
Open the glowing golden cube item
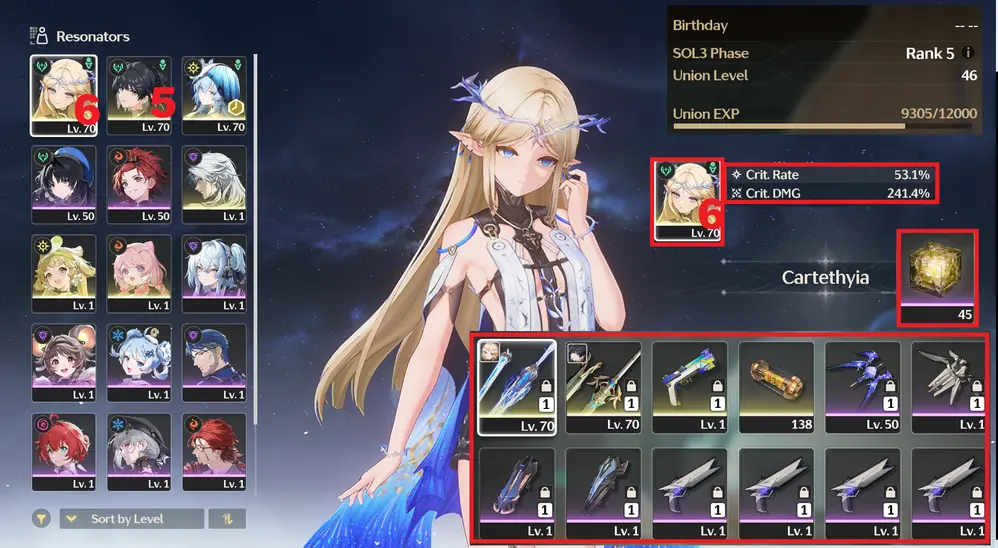coord(937,277)
